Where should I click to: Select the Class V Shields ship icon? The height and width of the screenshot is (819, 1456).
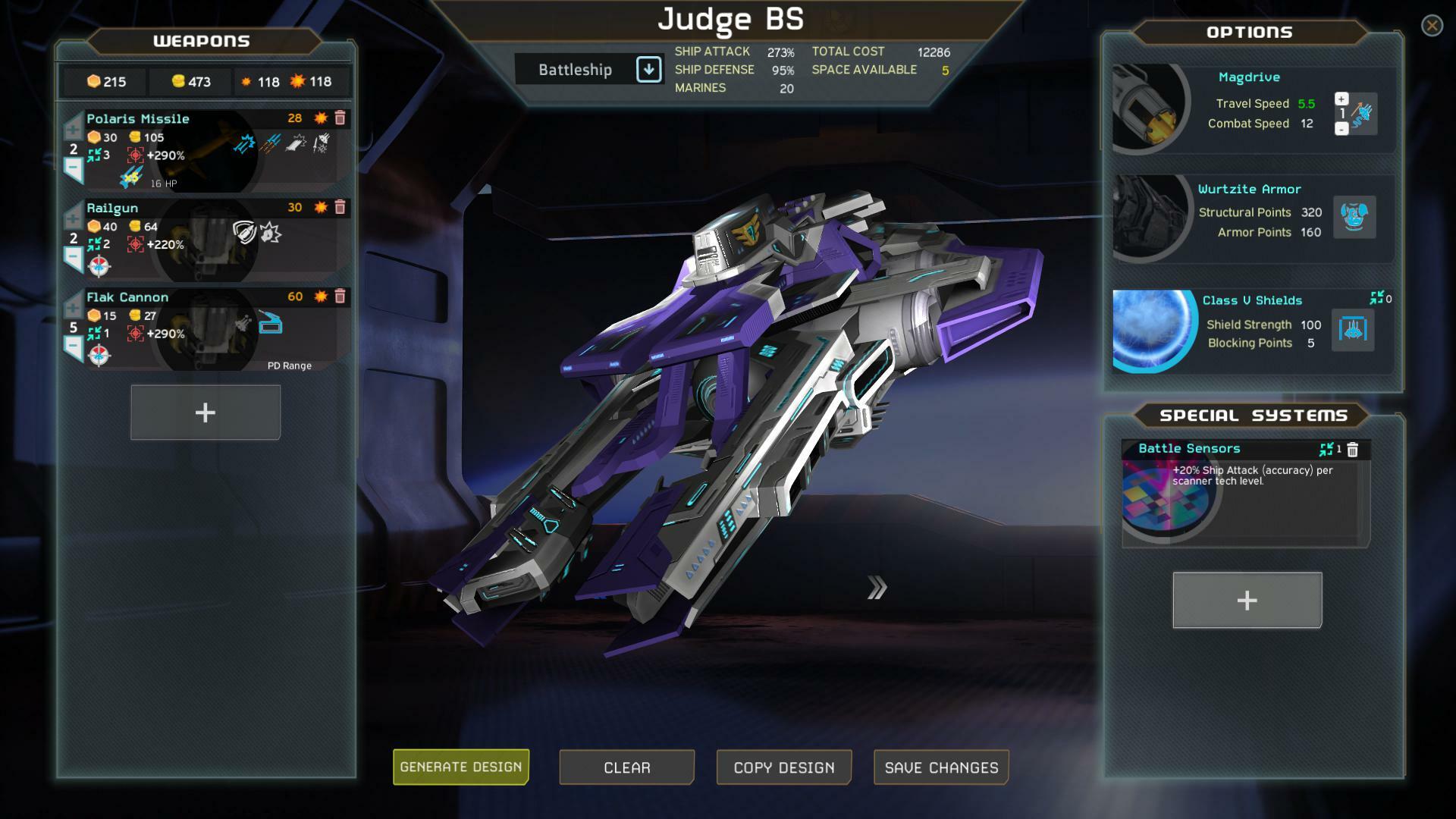[1354, 329]
